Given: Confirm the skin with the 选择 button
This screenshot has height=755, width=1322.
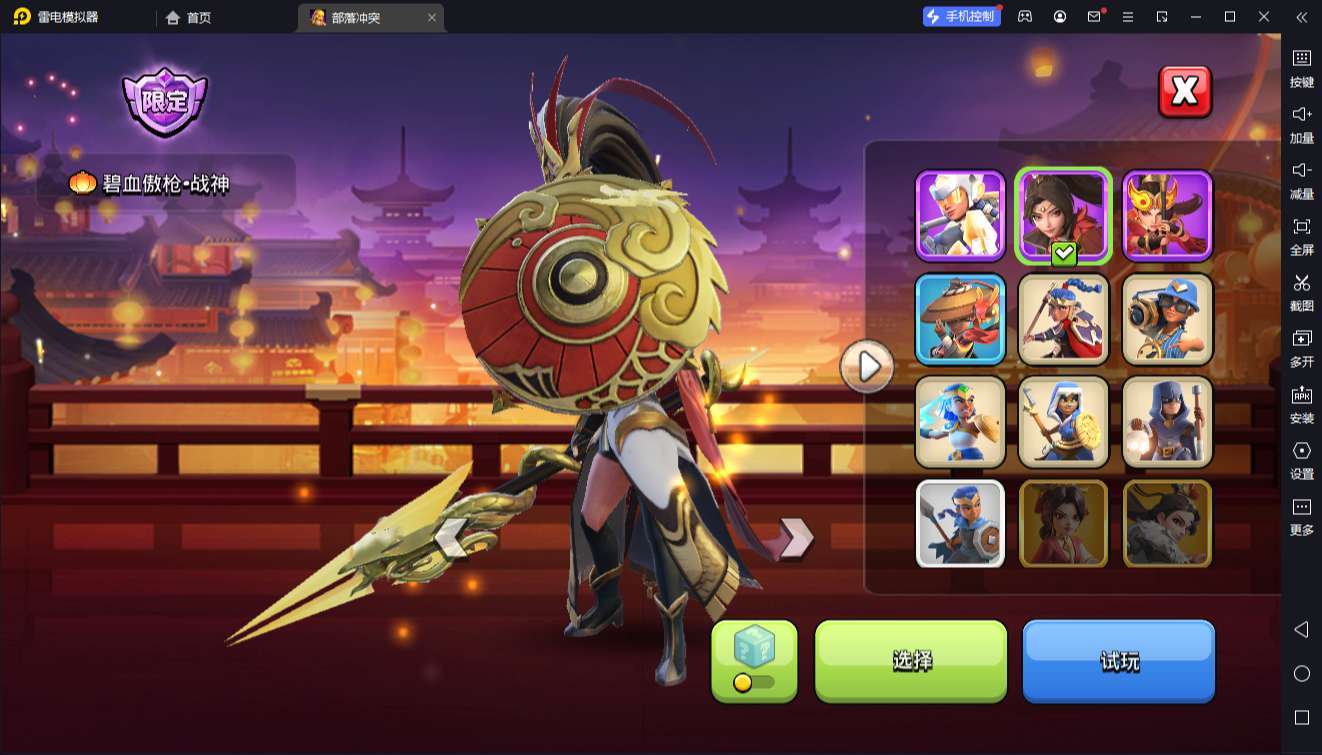Looking at the screenshot, I should [911, 660].
